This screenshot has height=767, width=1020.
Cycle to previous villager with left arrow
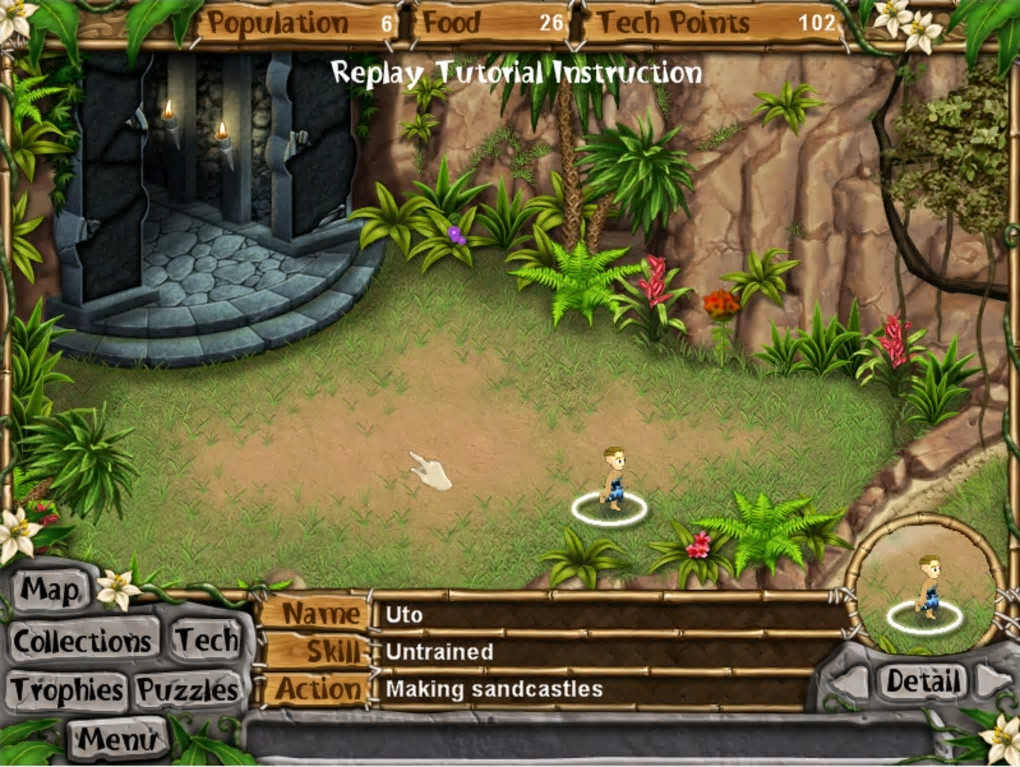[x=851, y=683]
